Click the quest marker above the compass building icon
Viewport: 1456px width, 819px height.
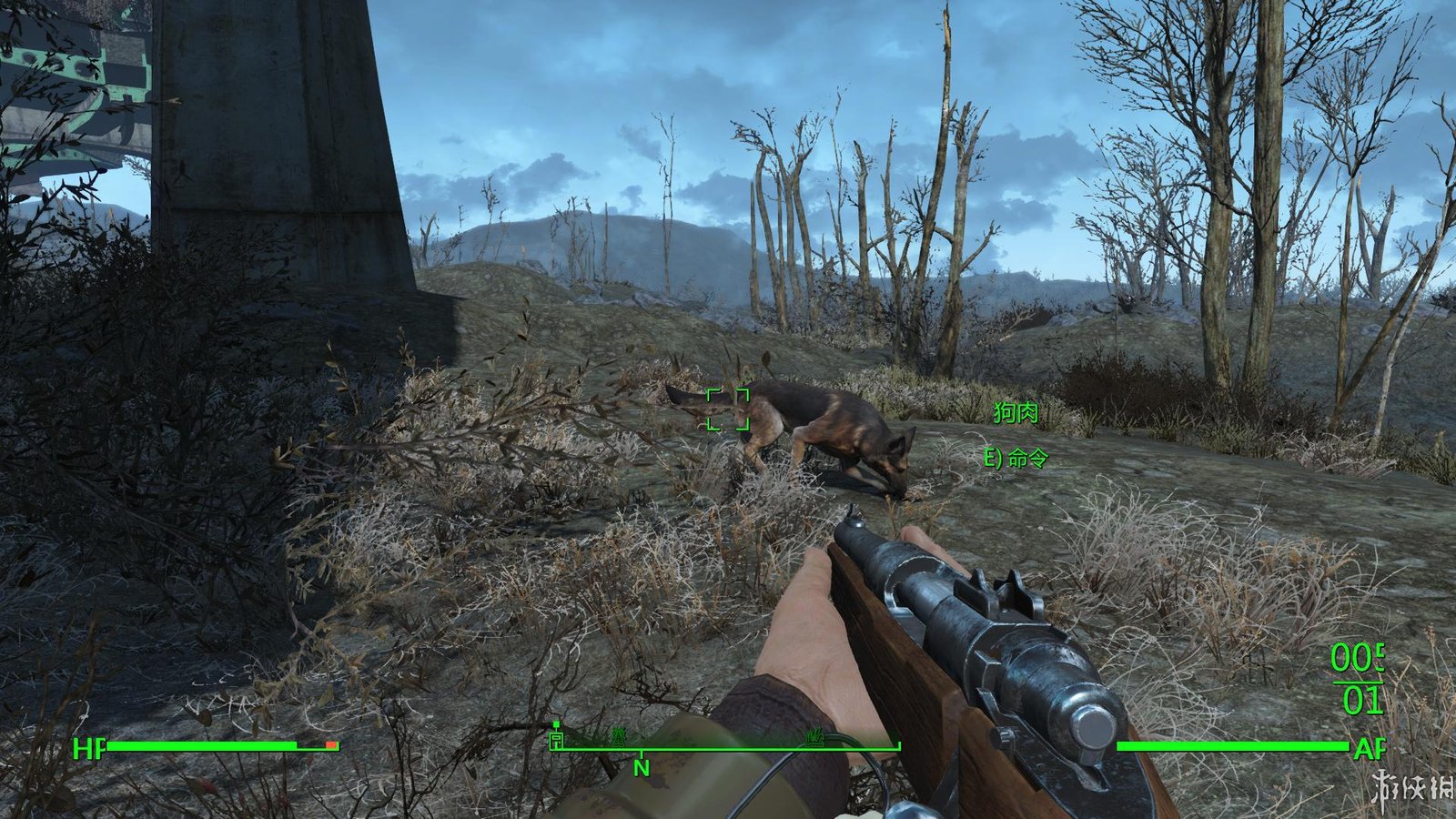[x=556, y=723]
